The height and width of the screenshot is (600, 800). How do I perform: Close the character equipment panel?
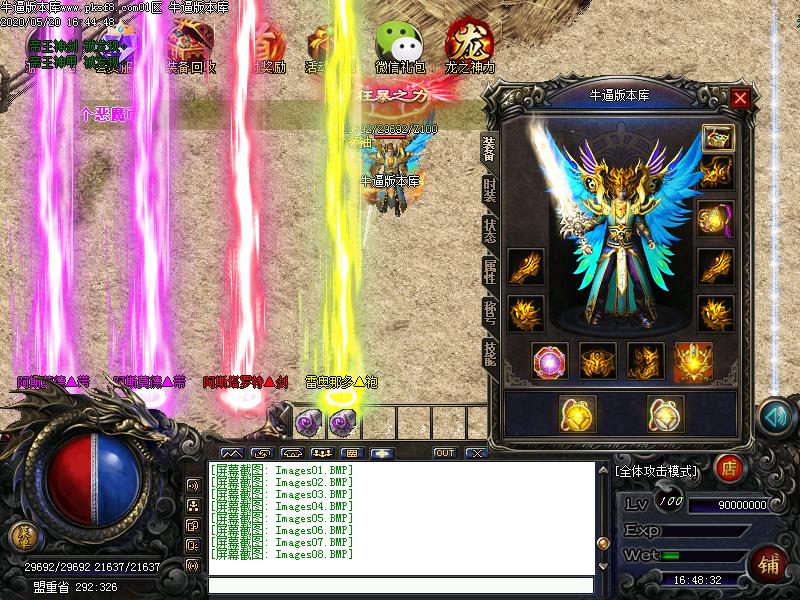click(740, 98)
